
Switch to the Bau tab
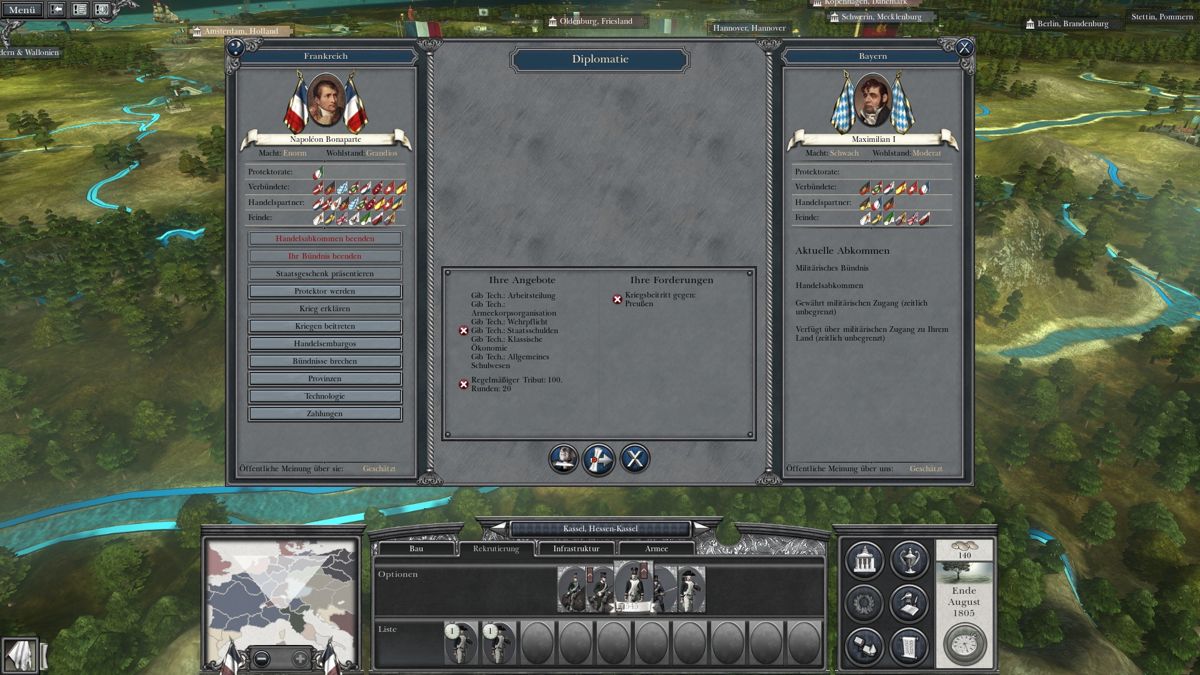click(417, 549)
